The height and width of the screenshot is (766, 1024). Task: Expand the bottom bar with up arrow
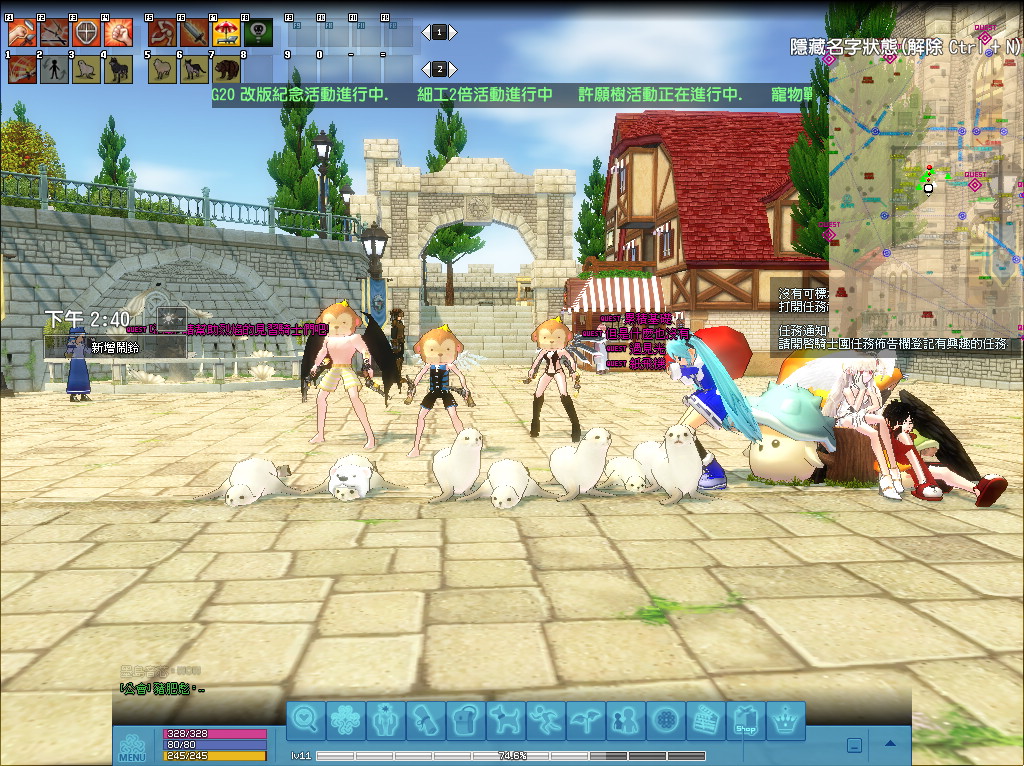tap(890, 744)
